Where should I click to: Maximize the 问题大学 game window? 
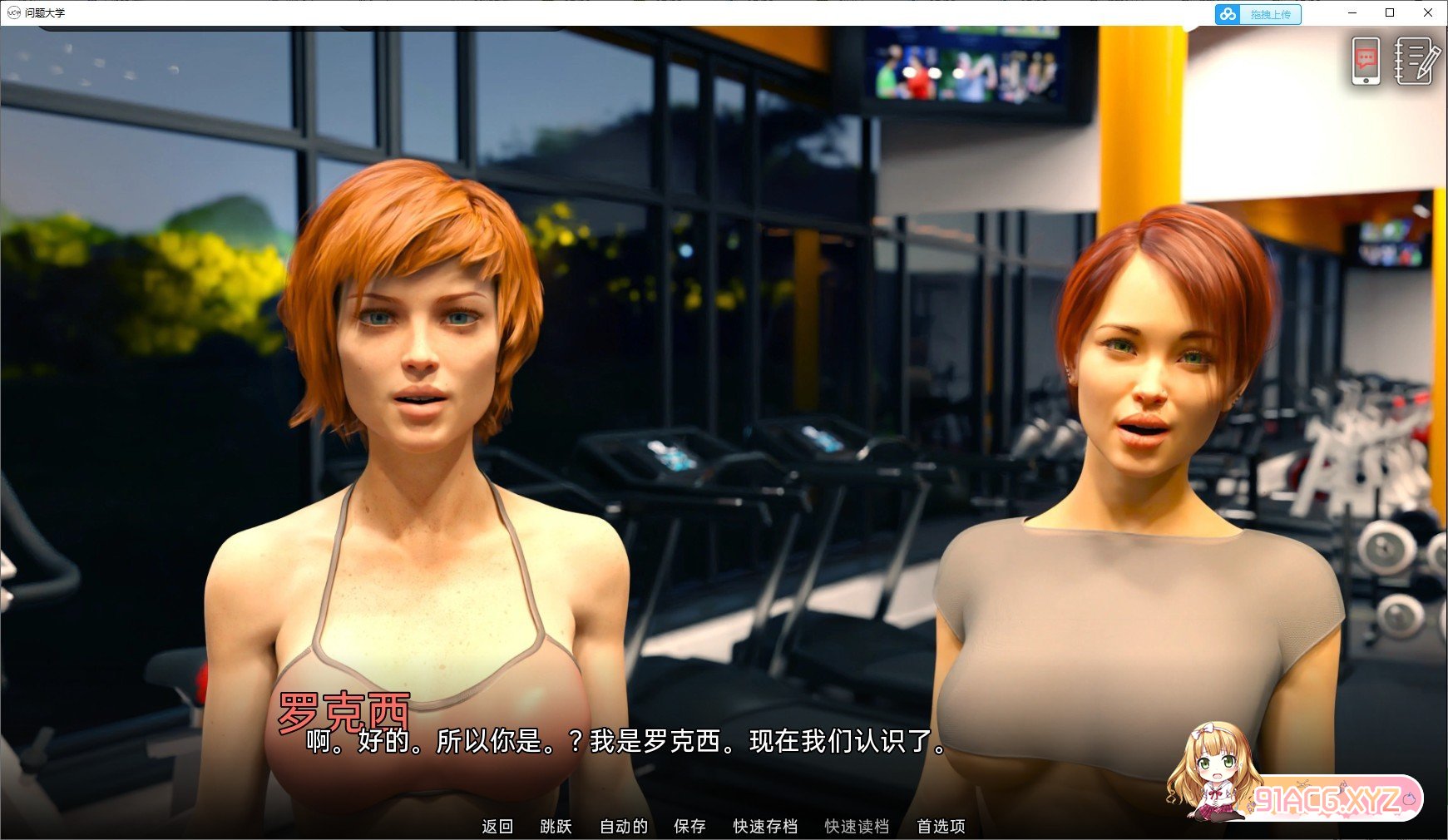(1391, 12)
